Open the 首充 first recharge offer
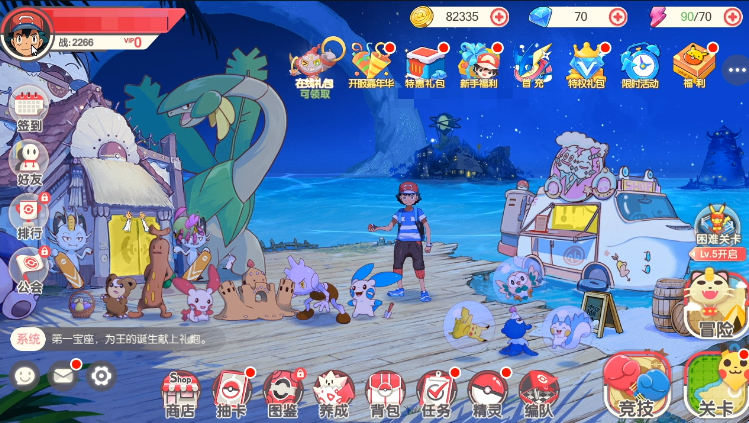Image resolution: width=749 pixels, height=423 pixels. click(533, 64)
